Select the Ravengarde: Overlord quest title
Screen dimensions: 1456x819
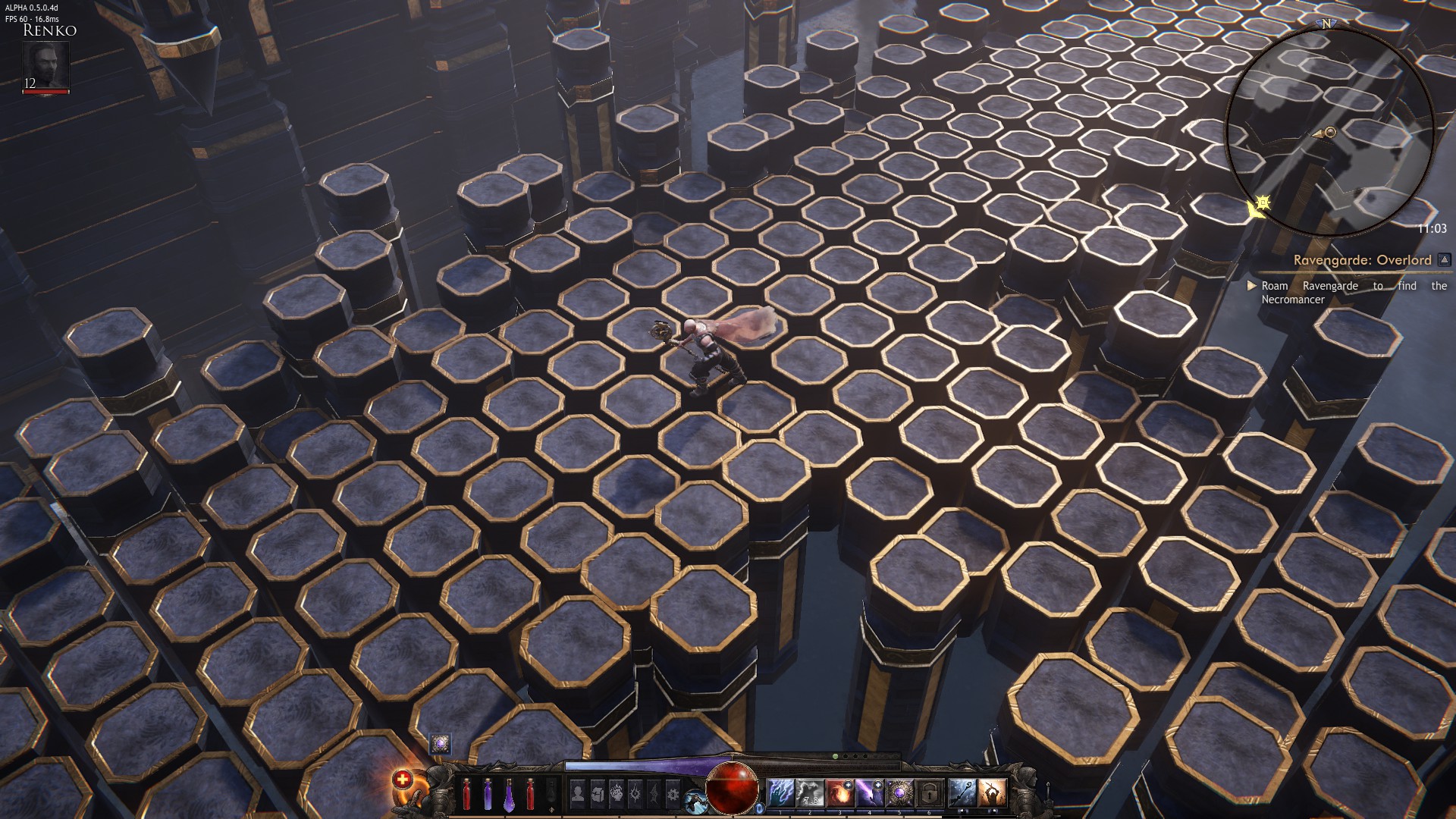coord(1362,260)
